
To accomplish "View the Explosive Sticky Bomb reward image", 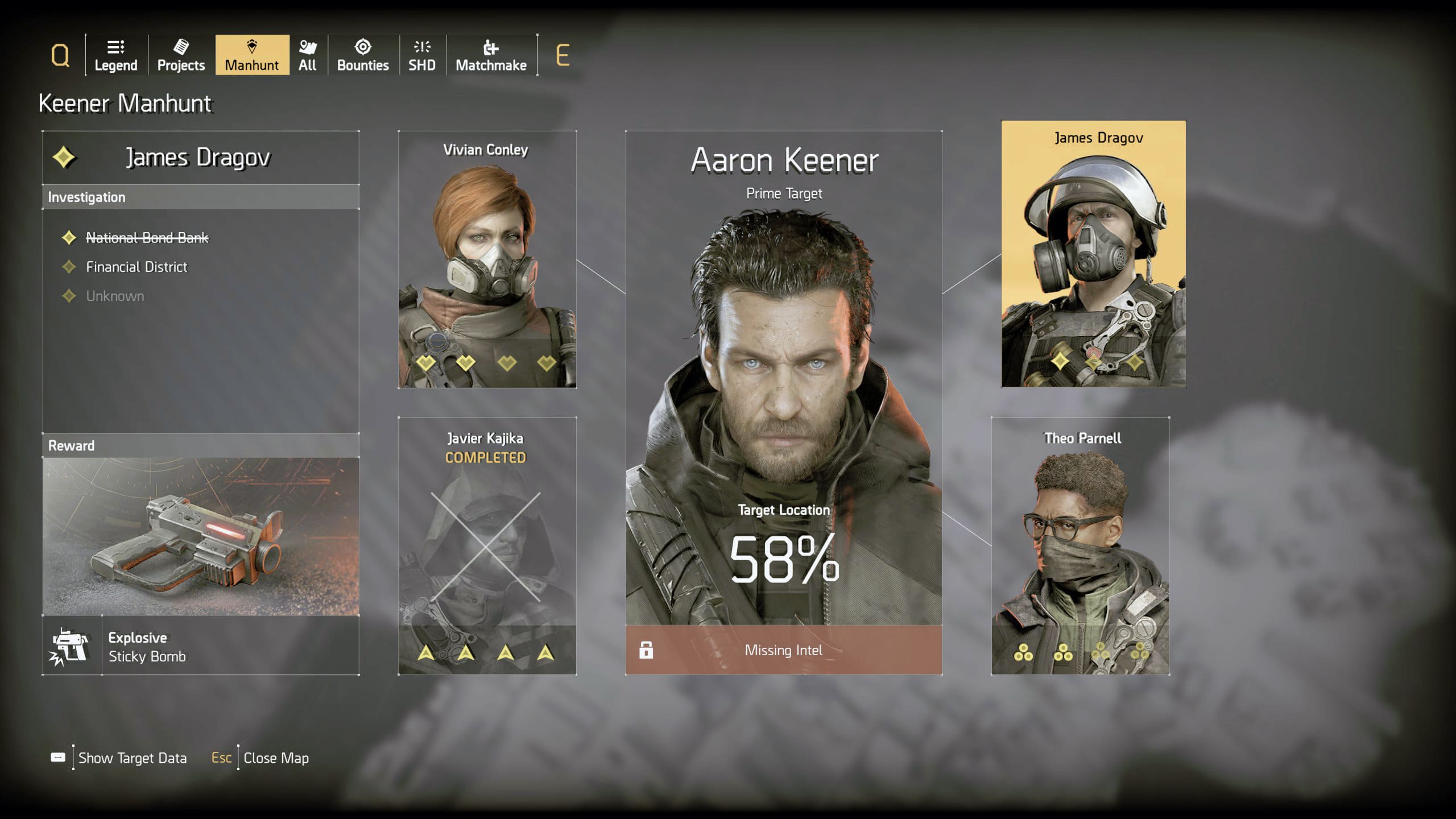I will [201, 536].
